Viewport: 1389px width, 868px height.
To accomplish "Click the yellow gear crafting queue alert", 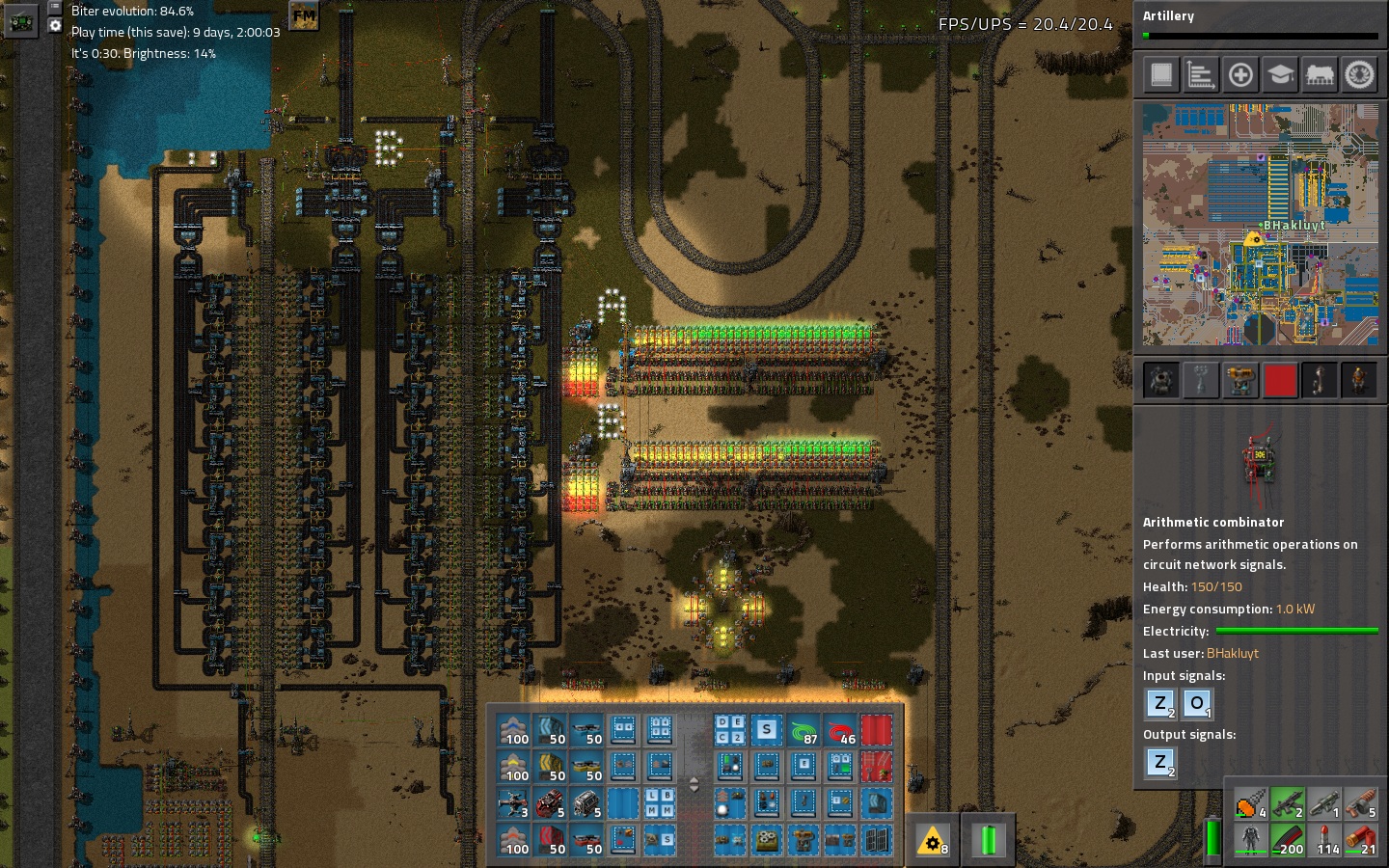I will 932,841.
